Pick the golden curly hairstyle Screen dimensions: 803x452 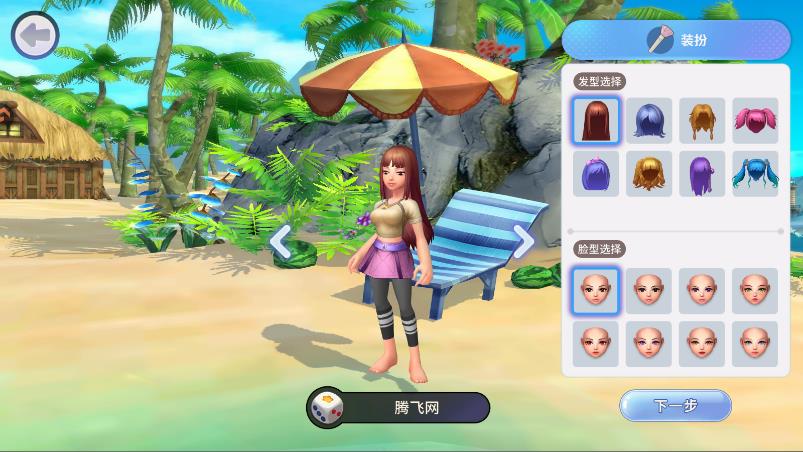[x=649, y=174]
